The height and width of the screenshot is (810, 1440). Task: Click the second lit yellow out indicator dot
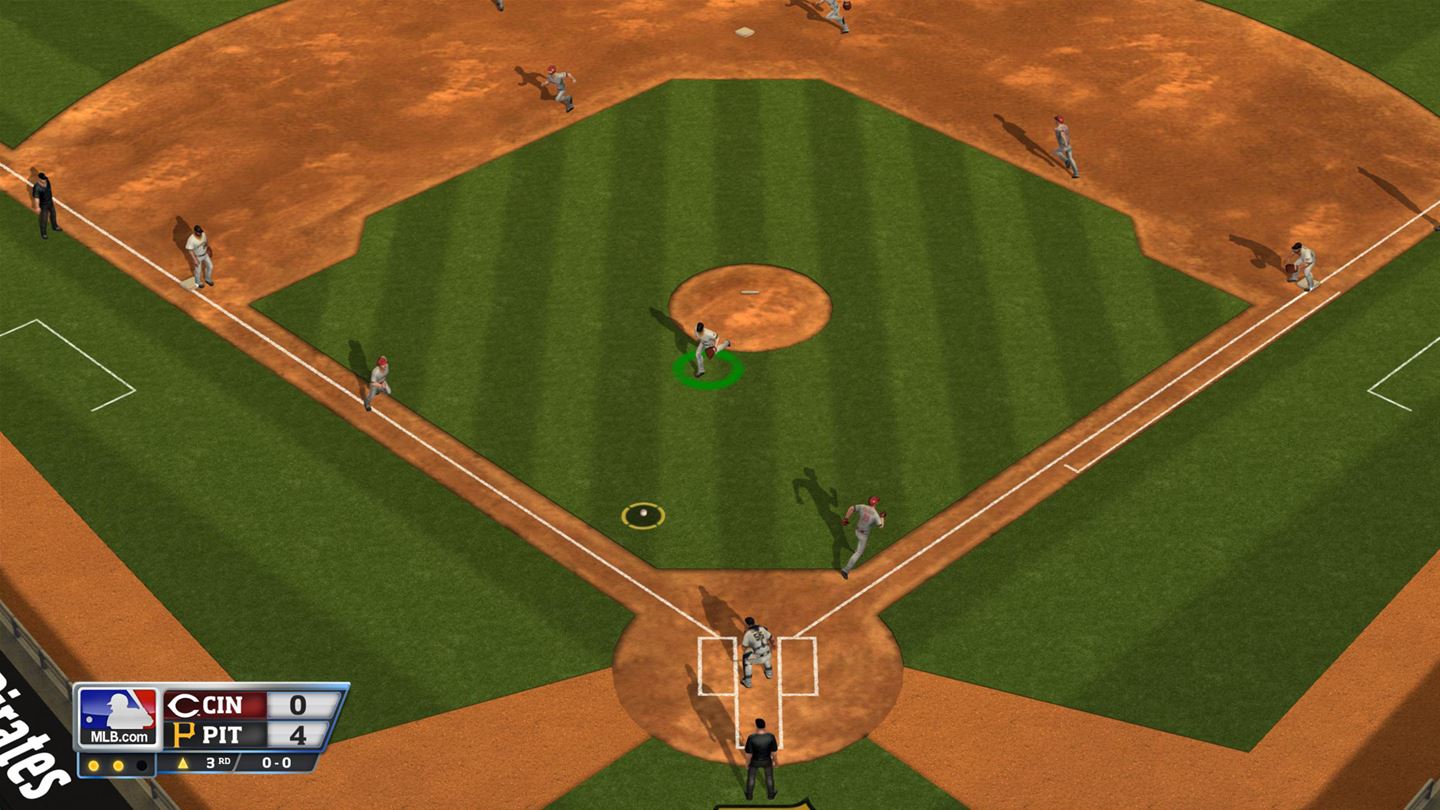117,763
